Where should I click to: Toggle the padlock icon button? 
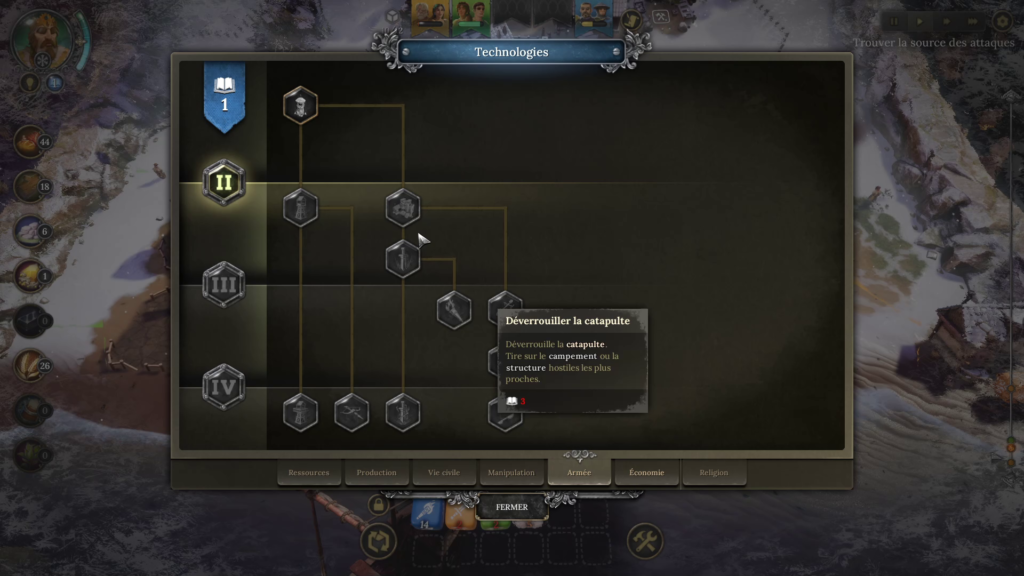point(378,505)
